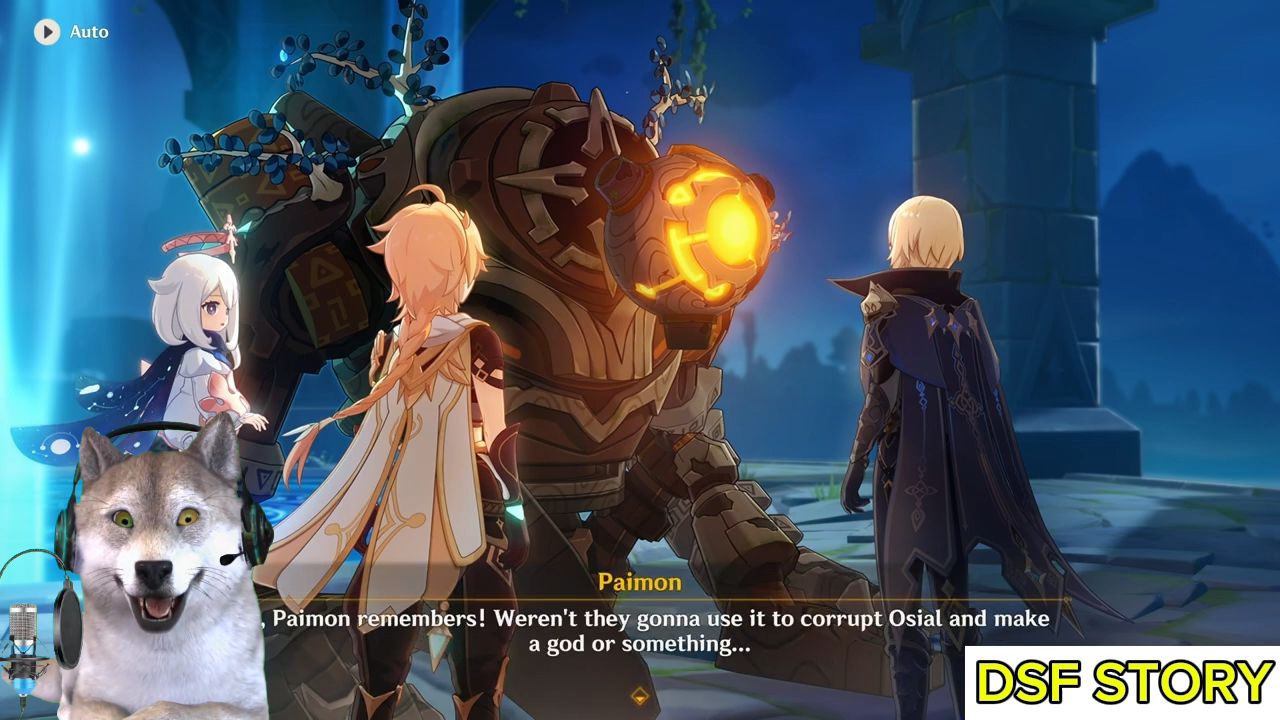
Task: Click the dialogue continue arrow below Paimon's line
Action: 640,695
